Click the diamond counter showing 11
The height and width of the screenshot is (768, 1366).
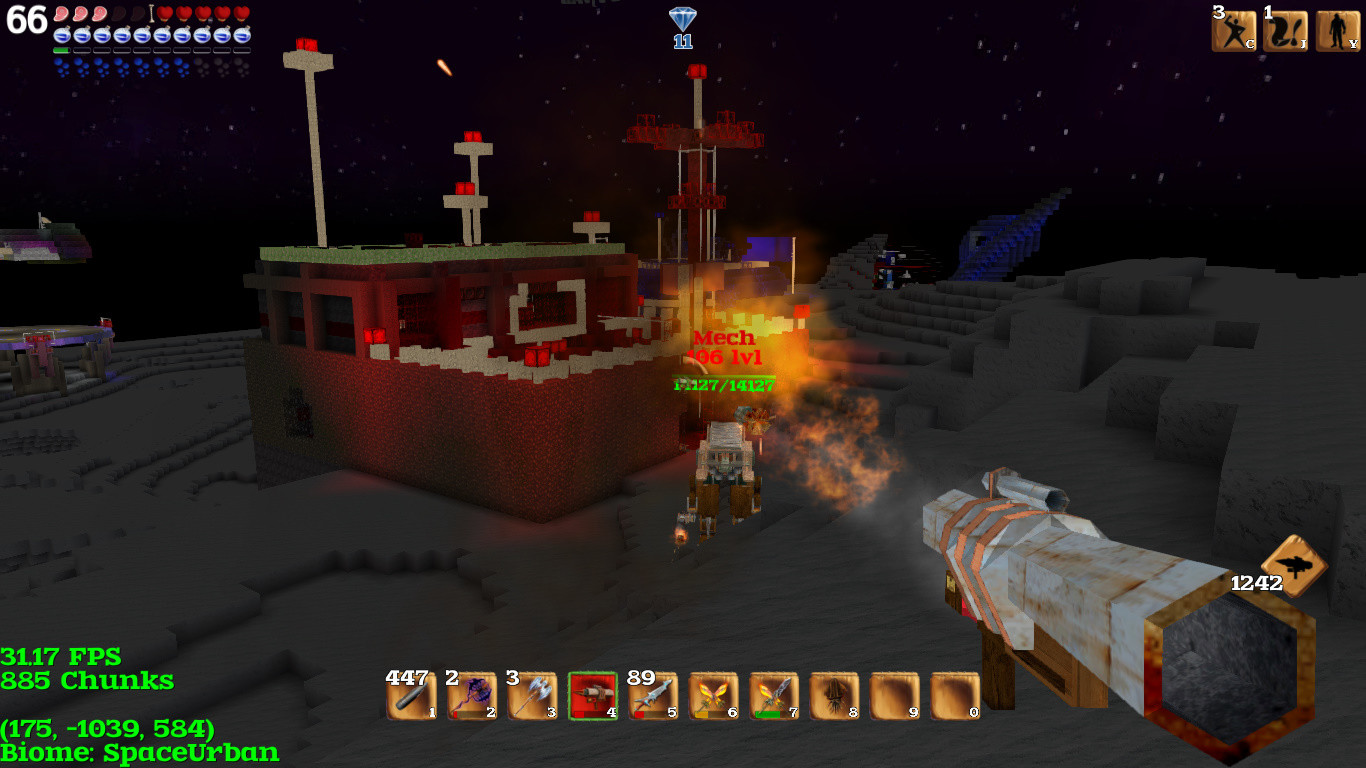tap(681, 25)
